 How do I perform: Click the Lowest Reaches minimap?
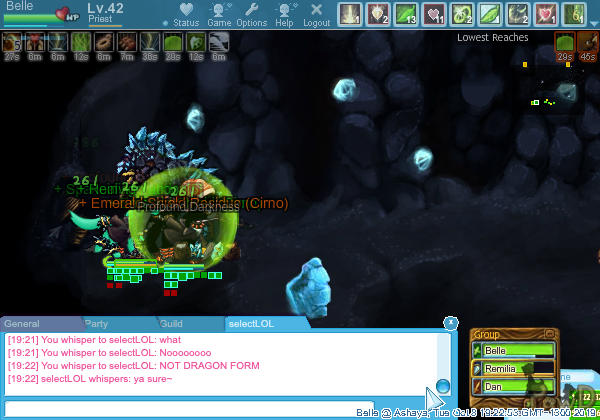coord(555,90)
